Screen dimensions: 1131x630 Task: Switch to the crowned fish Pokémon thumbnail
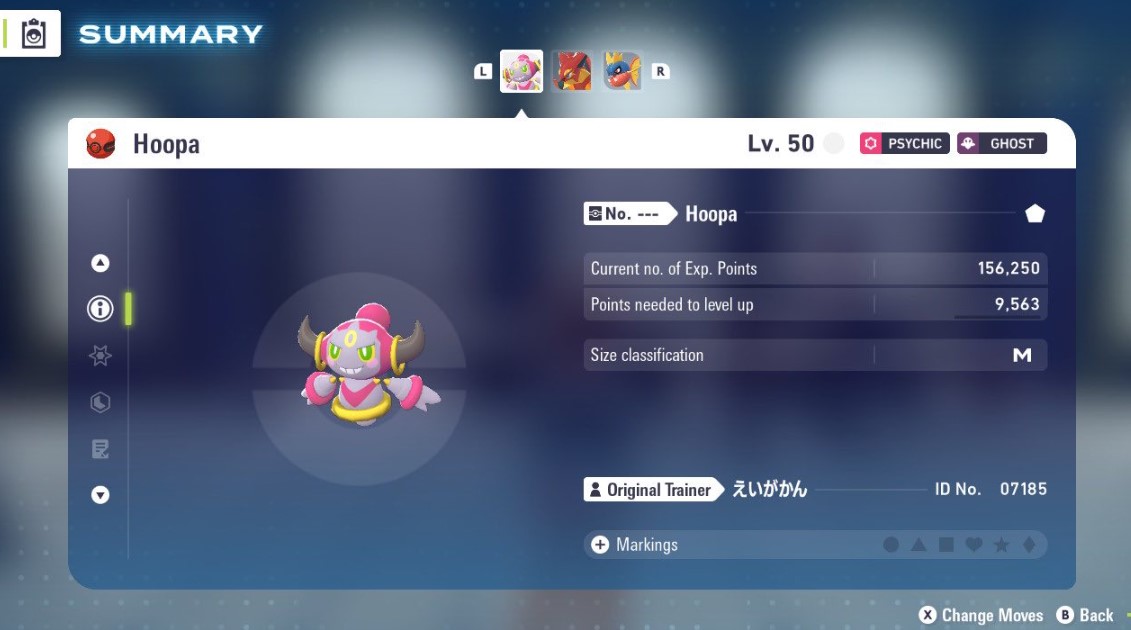tap(622, 72)
